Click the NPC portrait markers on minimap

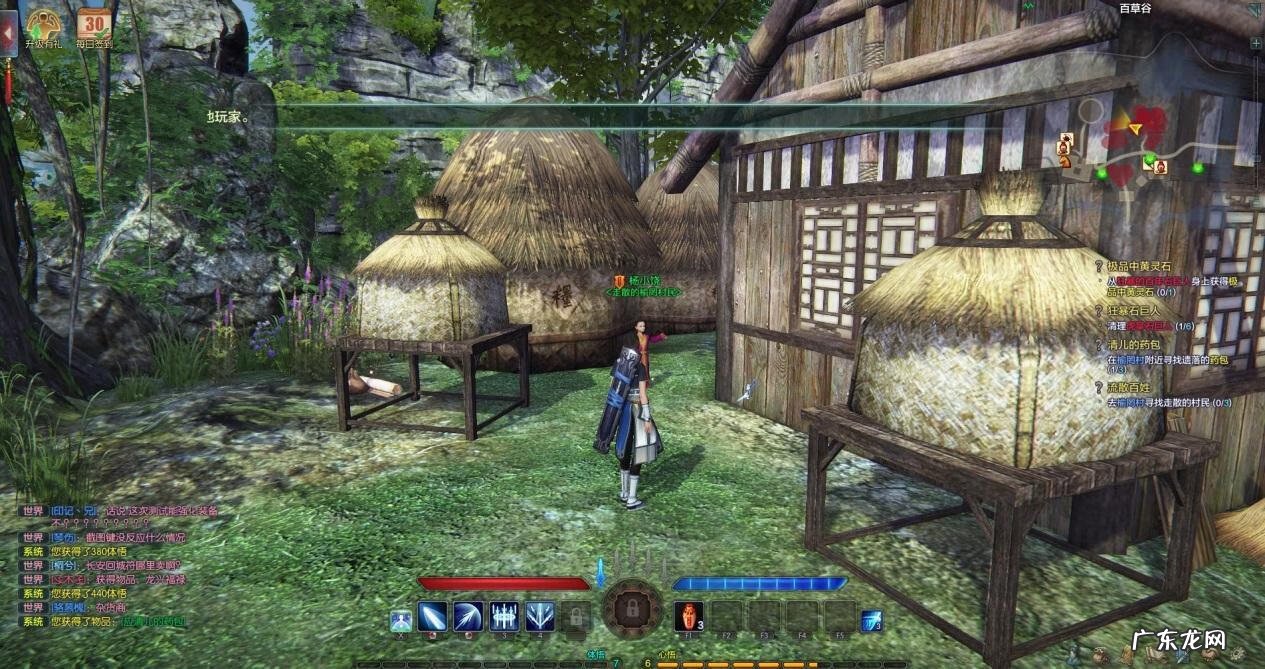click(1064, 149)
